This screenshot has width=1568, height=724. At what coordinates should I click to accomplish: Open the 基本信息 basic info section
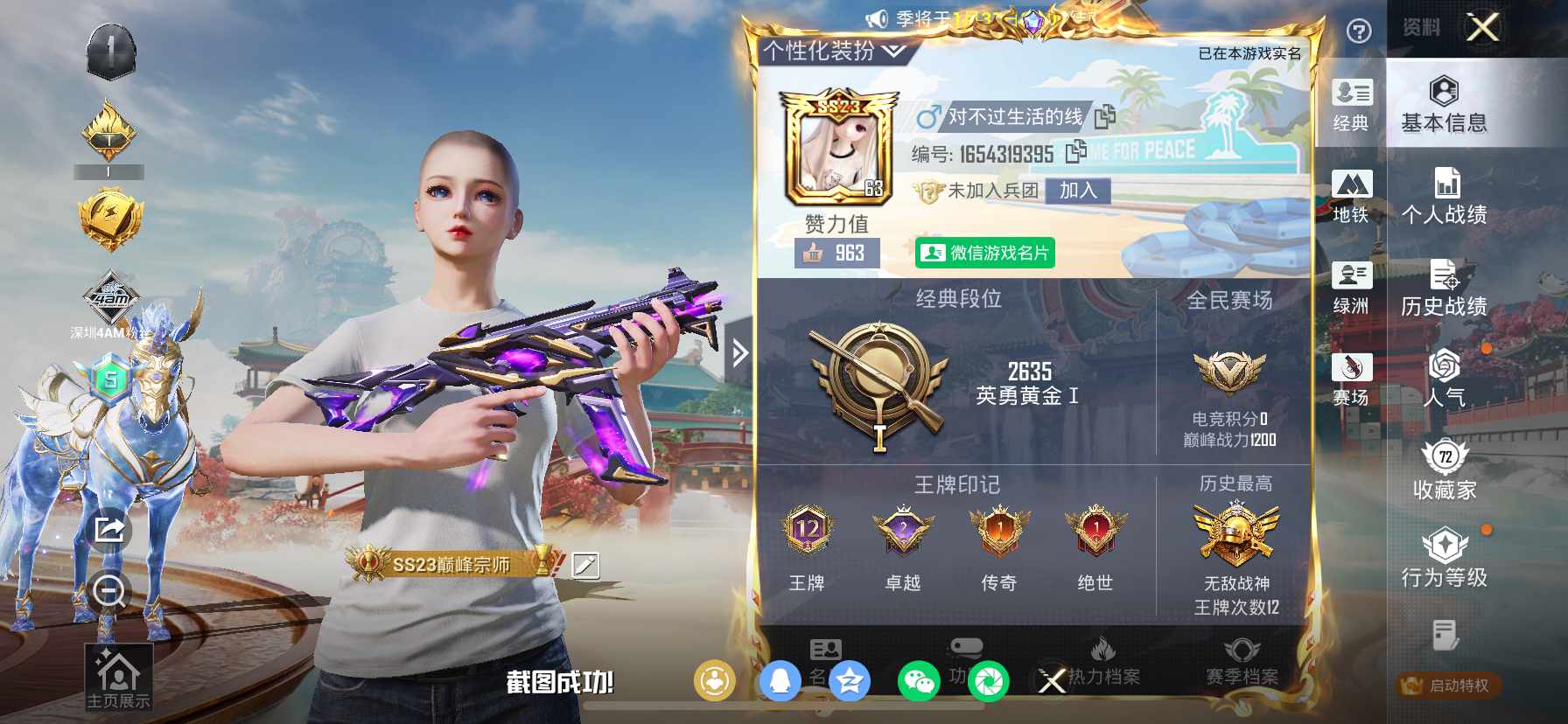(x=1444, y=105)
